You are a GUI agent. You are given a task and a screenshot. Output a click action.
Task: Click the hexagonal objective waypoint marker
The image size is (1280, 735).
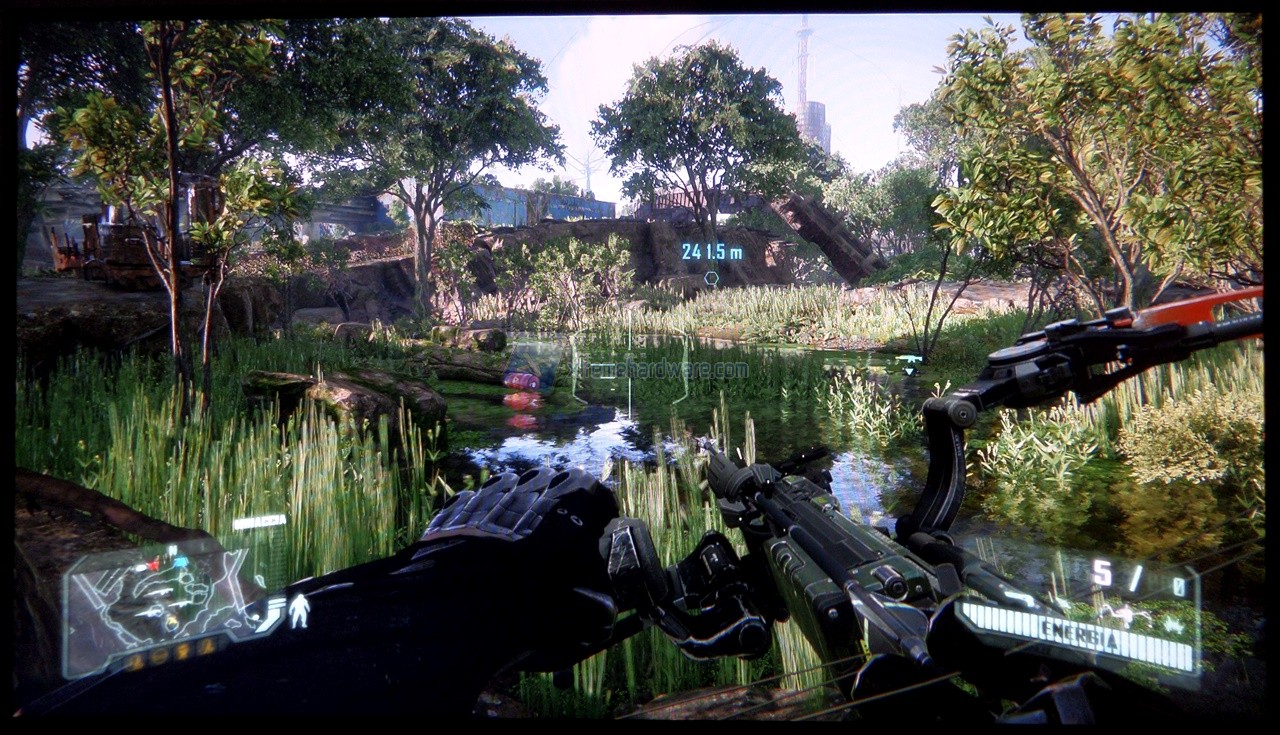pyautogui.click(x=711, y=278)
